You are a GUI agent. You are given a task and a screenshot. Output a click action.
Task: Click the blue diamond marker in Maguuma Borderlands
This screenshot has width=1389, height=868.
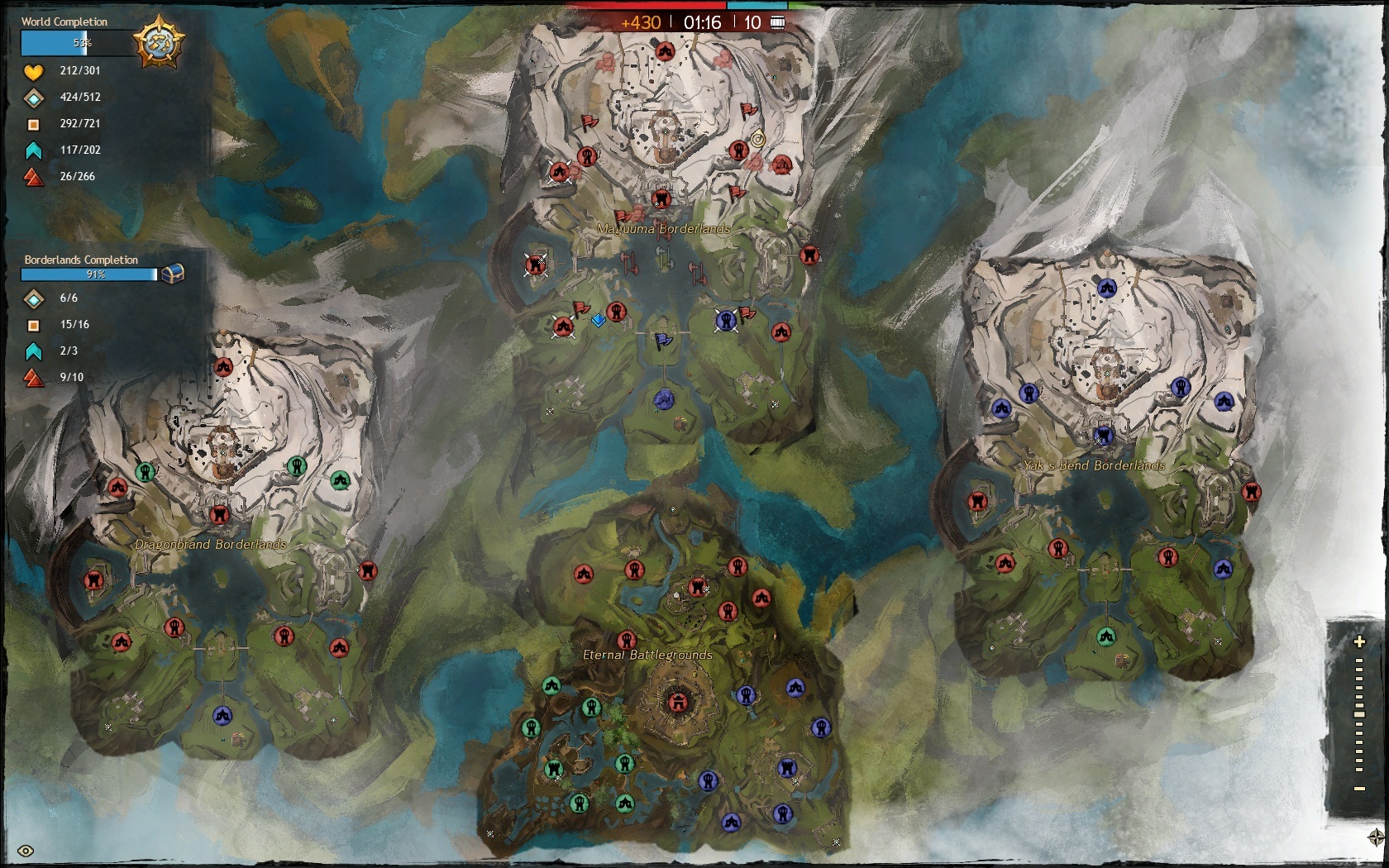pos(599,321)
